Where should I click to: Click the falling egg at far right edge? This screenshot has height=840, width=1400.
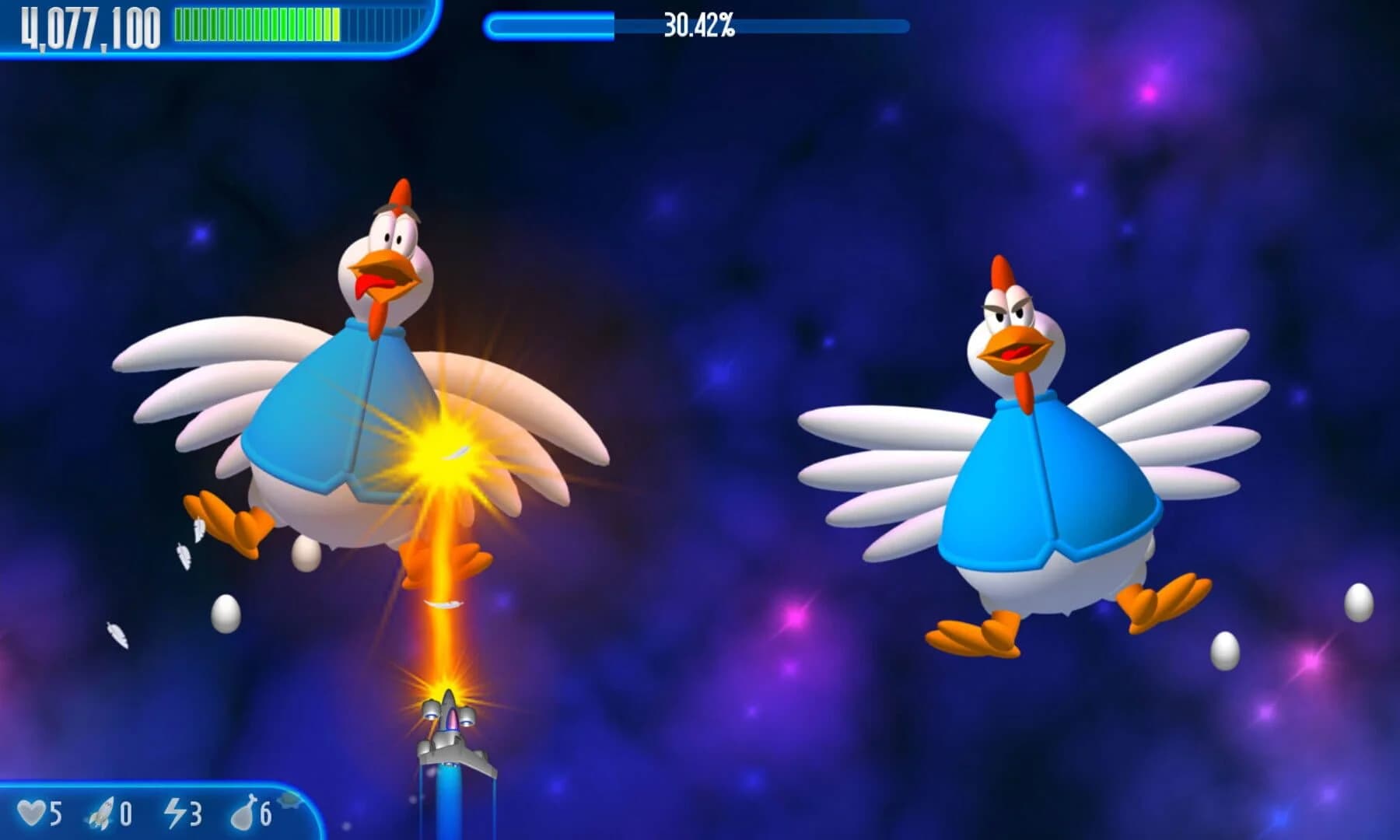pos(1358,604)
